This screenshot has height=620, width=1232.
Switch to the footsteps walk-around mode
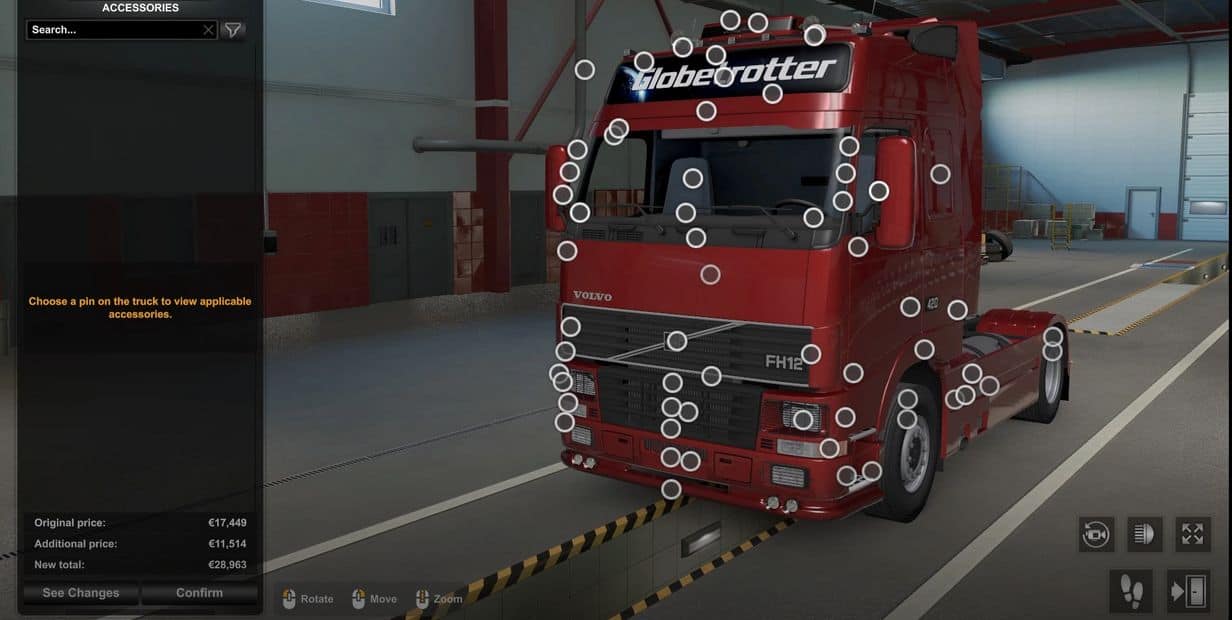tap(1131, 591)
